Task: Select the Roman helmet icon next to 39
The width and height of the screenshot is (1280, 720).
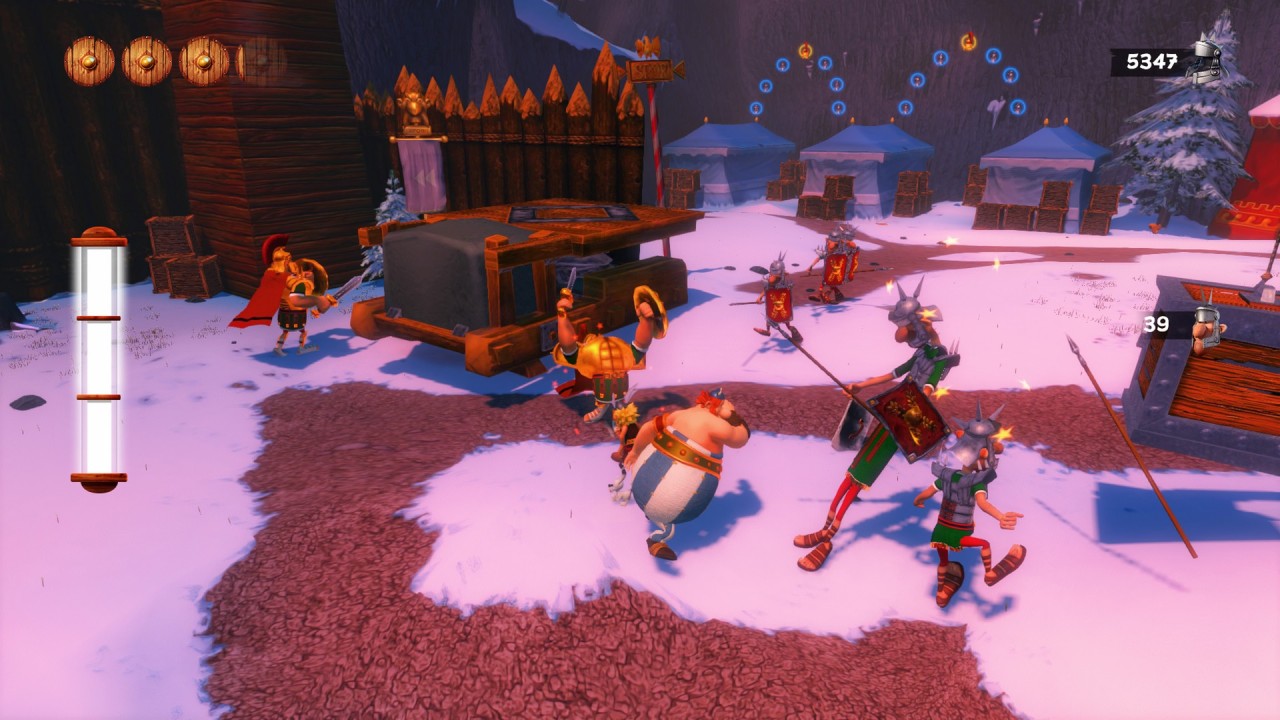Action: 1207,326
